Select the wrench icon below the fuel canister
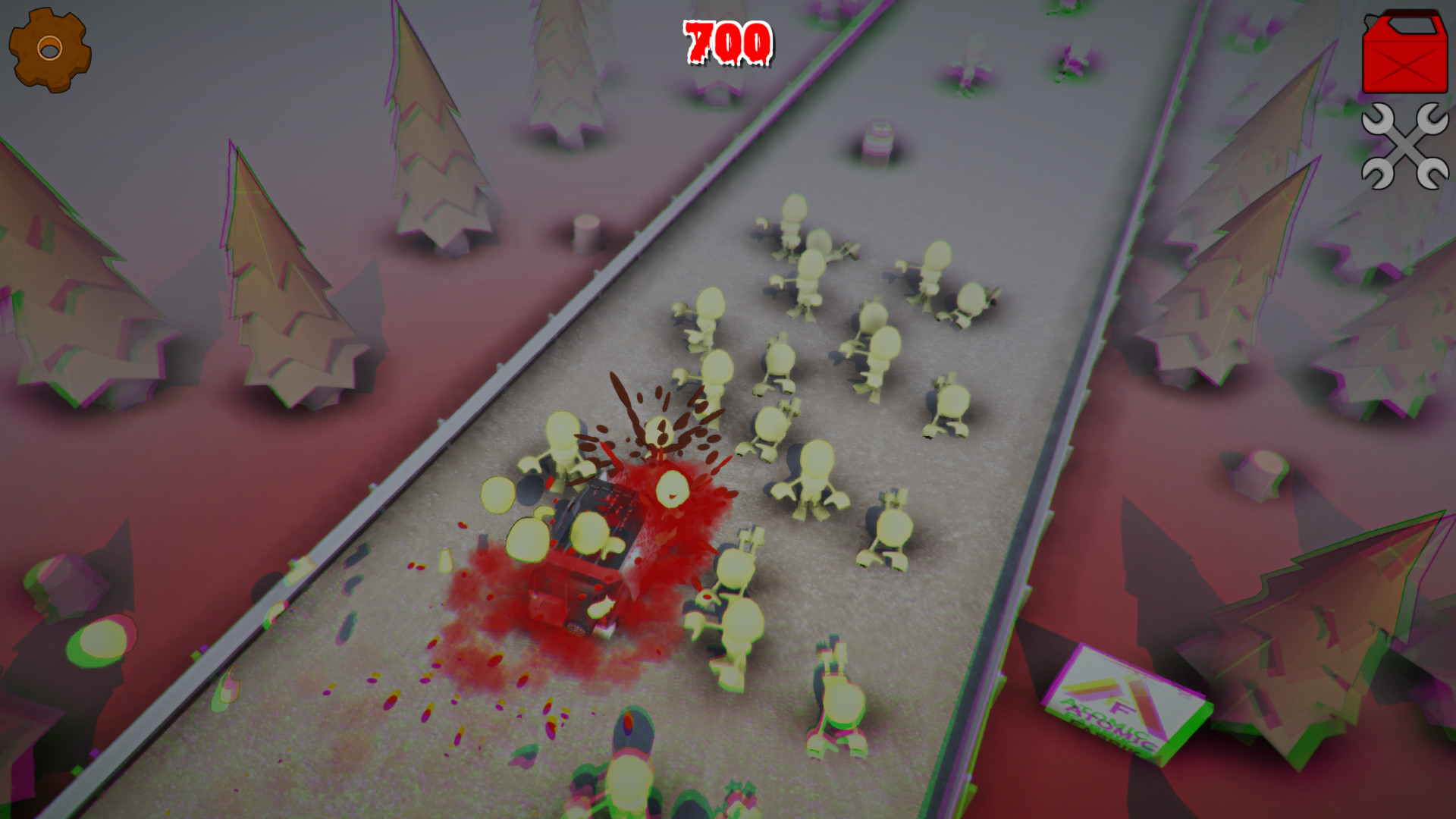 click(1407, 148)
